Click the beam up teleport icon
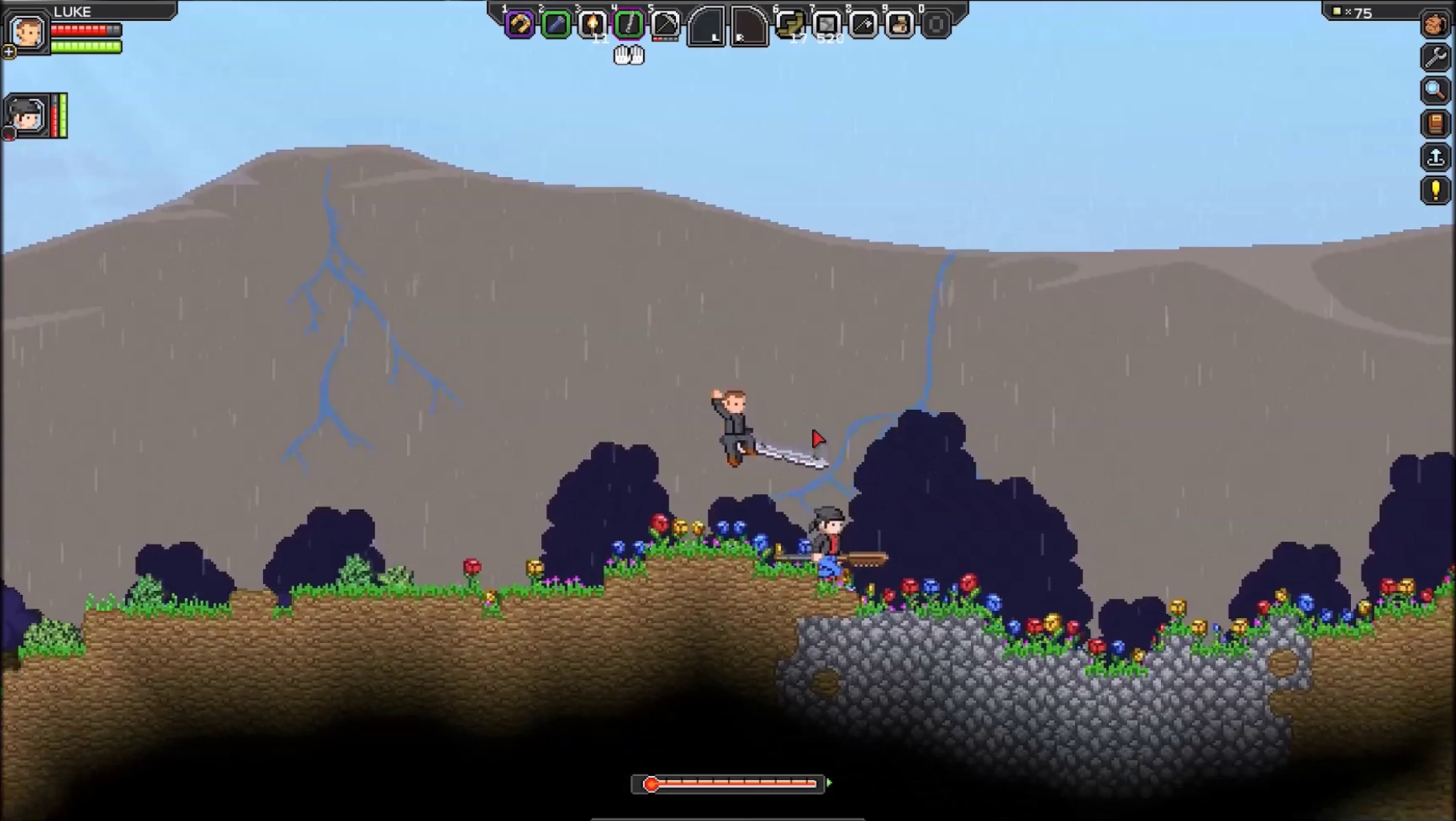The width and height of the screenshot is (1456, 821). pyautogui.click(x=1435, y=157)
